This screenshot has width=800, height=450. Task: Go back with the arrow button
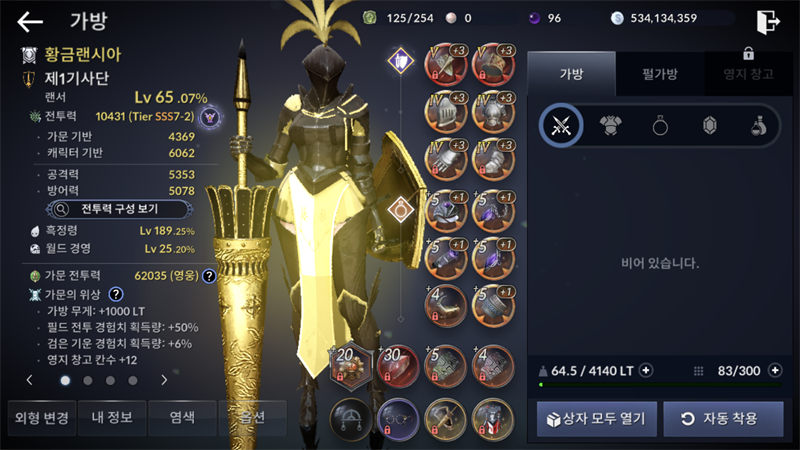pyautogui.click(x=30, y=21)
